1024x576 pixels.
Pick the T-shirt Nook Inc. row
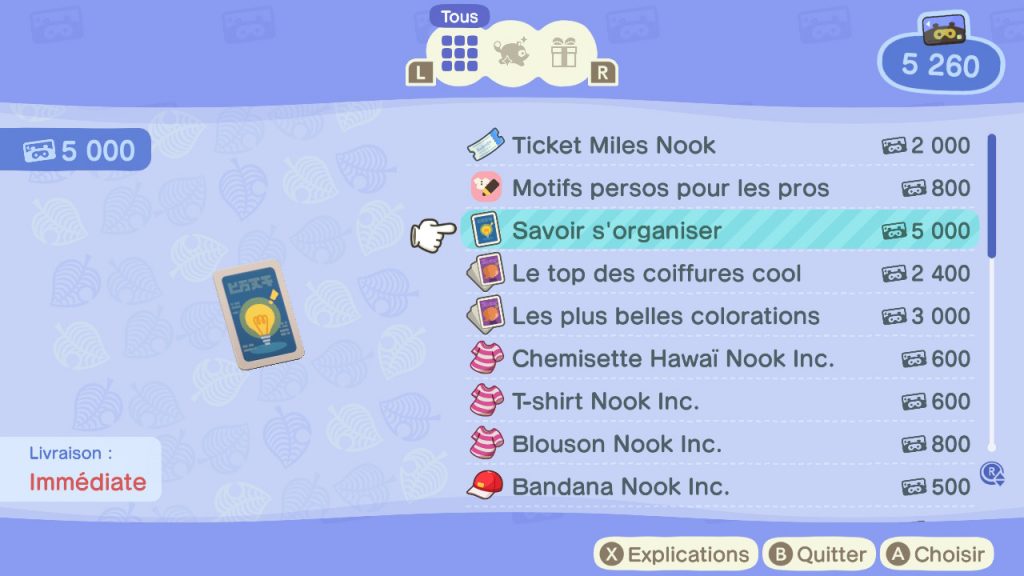[720, 401]
